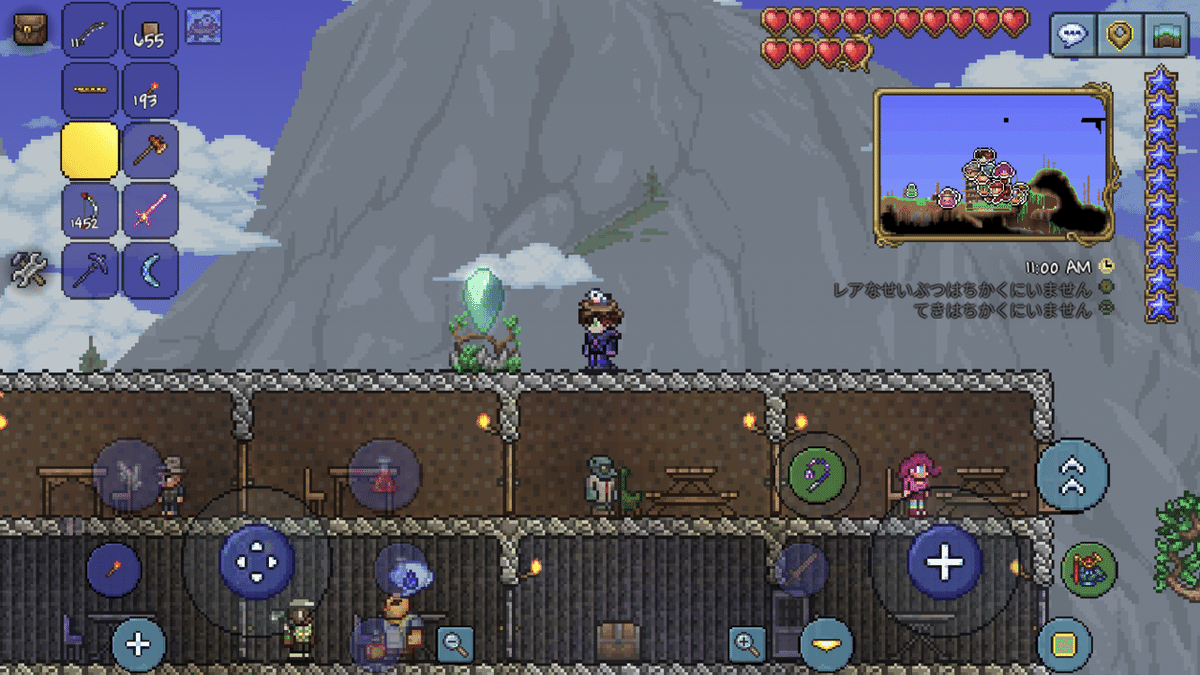Fire the green grappling hook button
The image size is (1200, 675).
tap(818, 475)
